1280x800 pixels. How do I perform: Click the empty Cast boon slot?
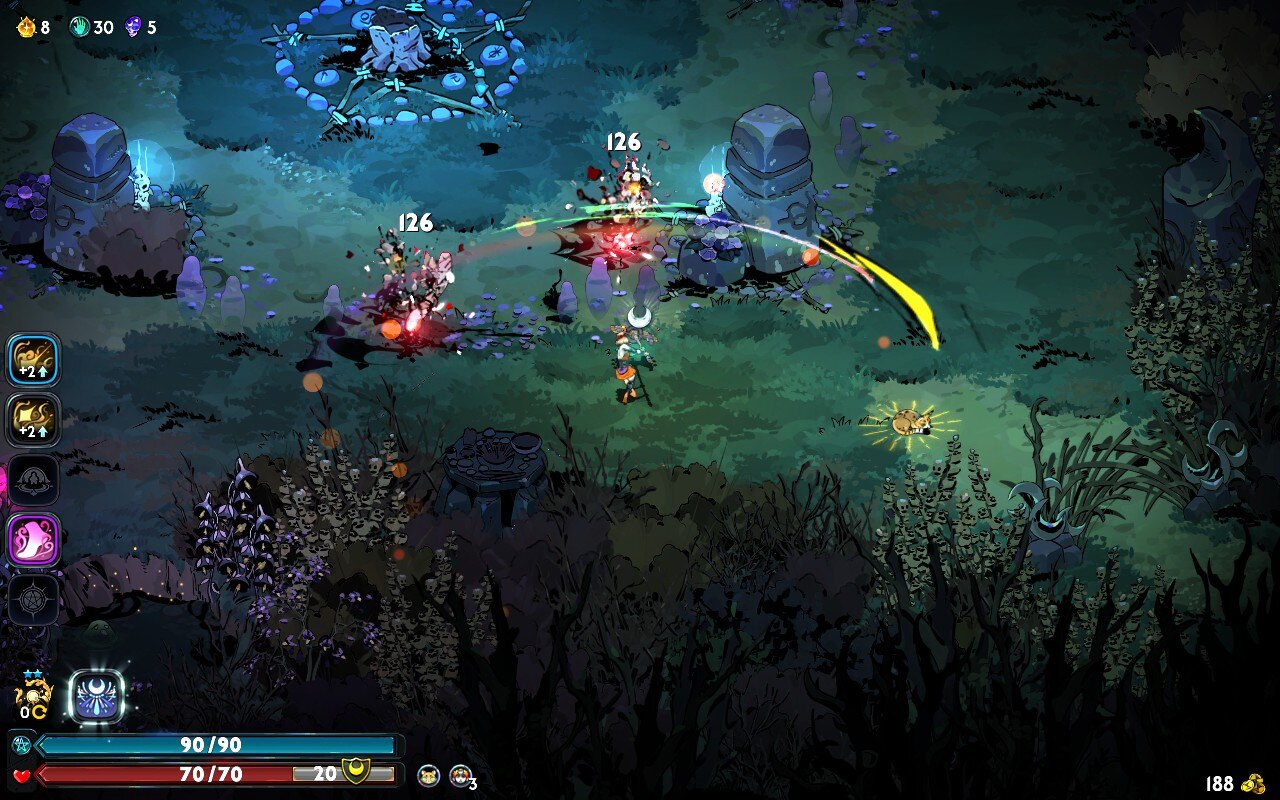pos(33,479)
